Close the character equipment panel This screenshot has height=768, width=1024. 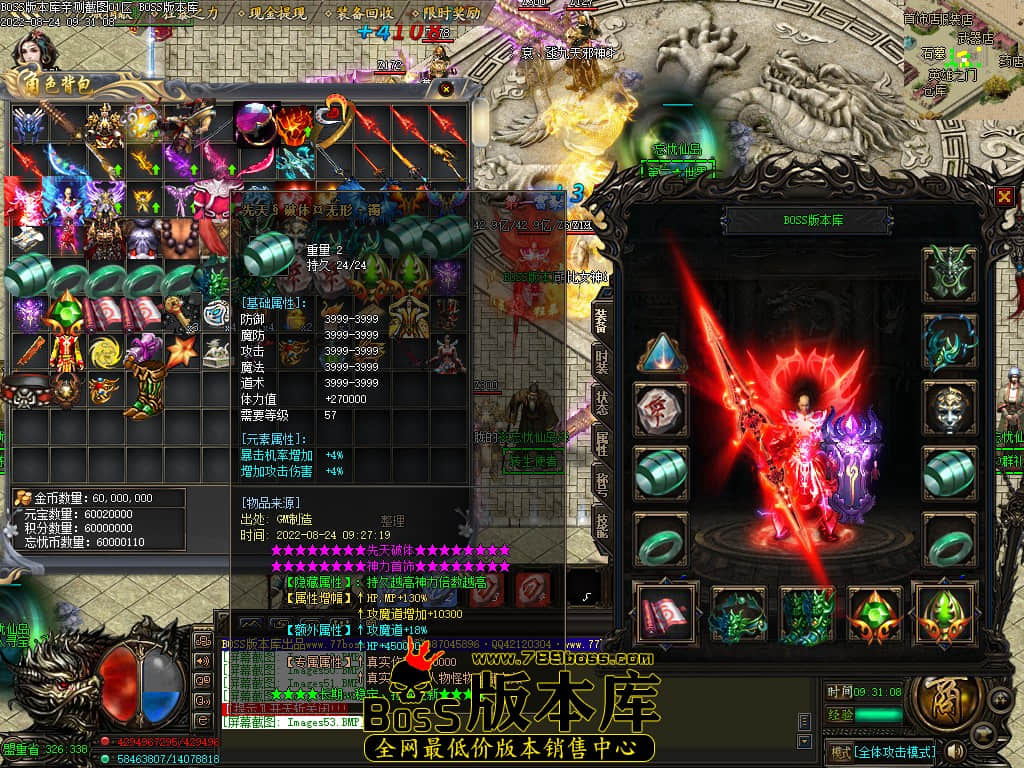(1004, 197)
